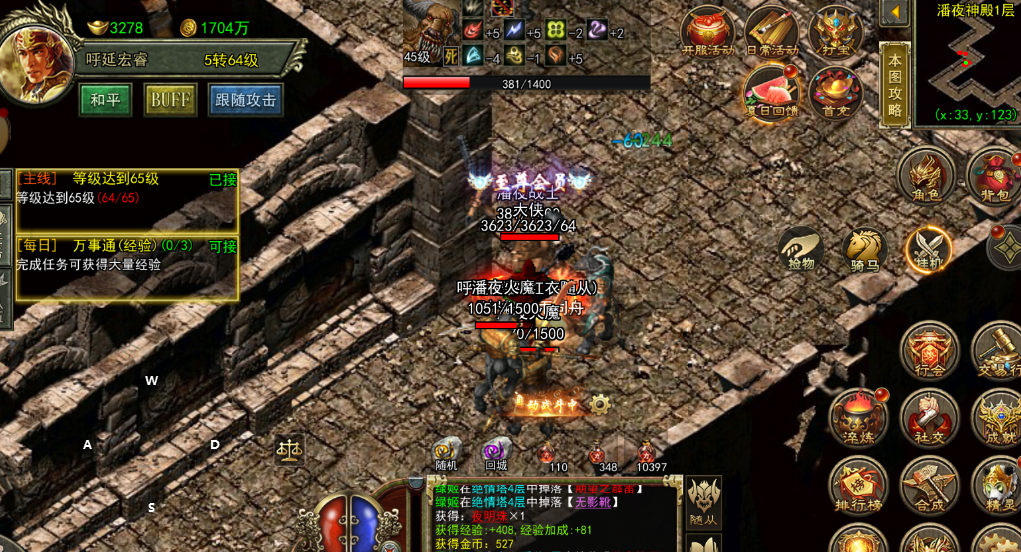The width and height of the screenshot is (1021, 552).
Task: Use the 随机 random teleport stone
Action: coord(446,452)
